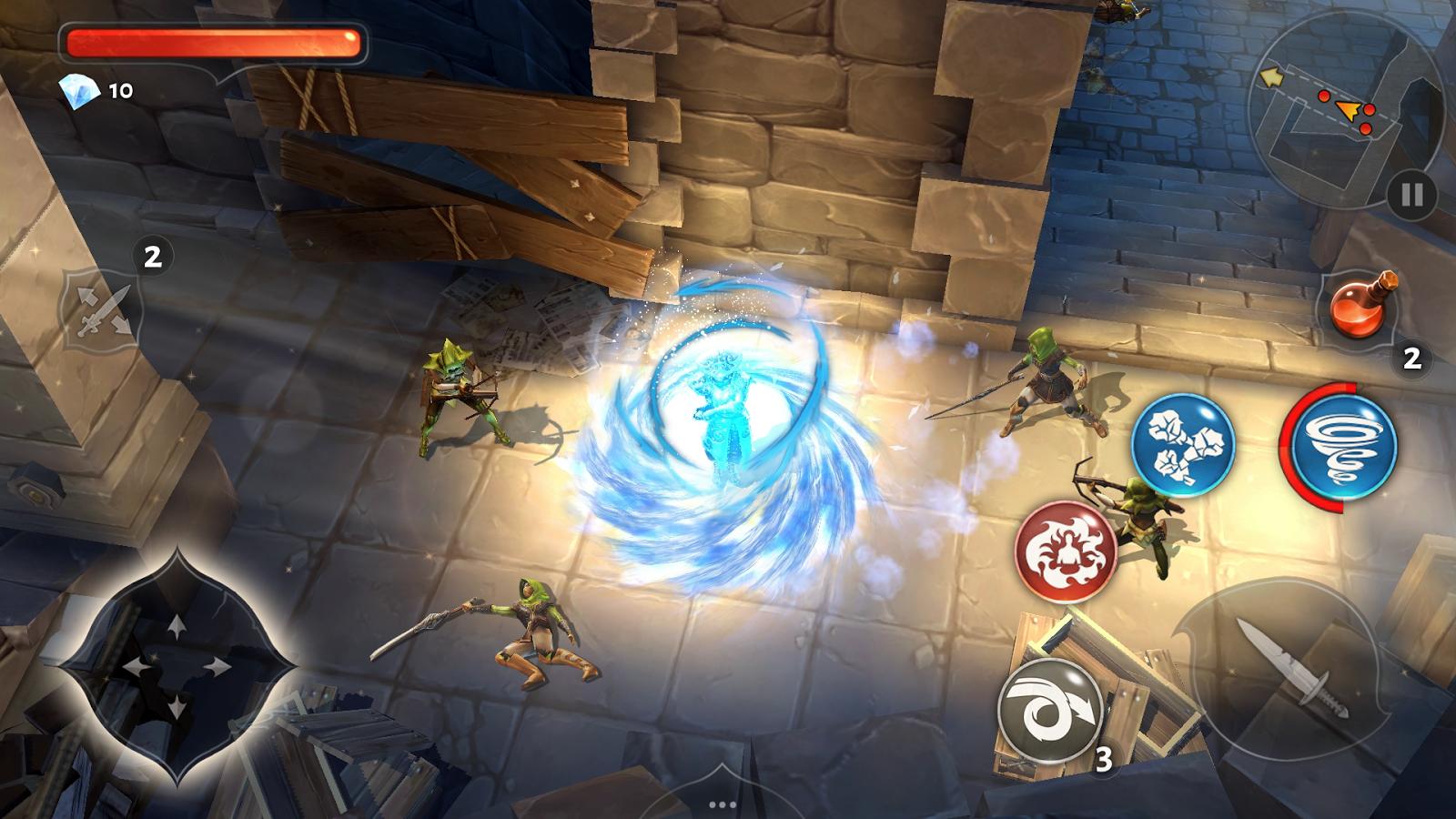1456x819 pixels.
Task: Tap the number 2 above the sword icon
Action: coord(152,255)
